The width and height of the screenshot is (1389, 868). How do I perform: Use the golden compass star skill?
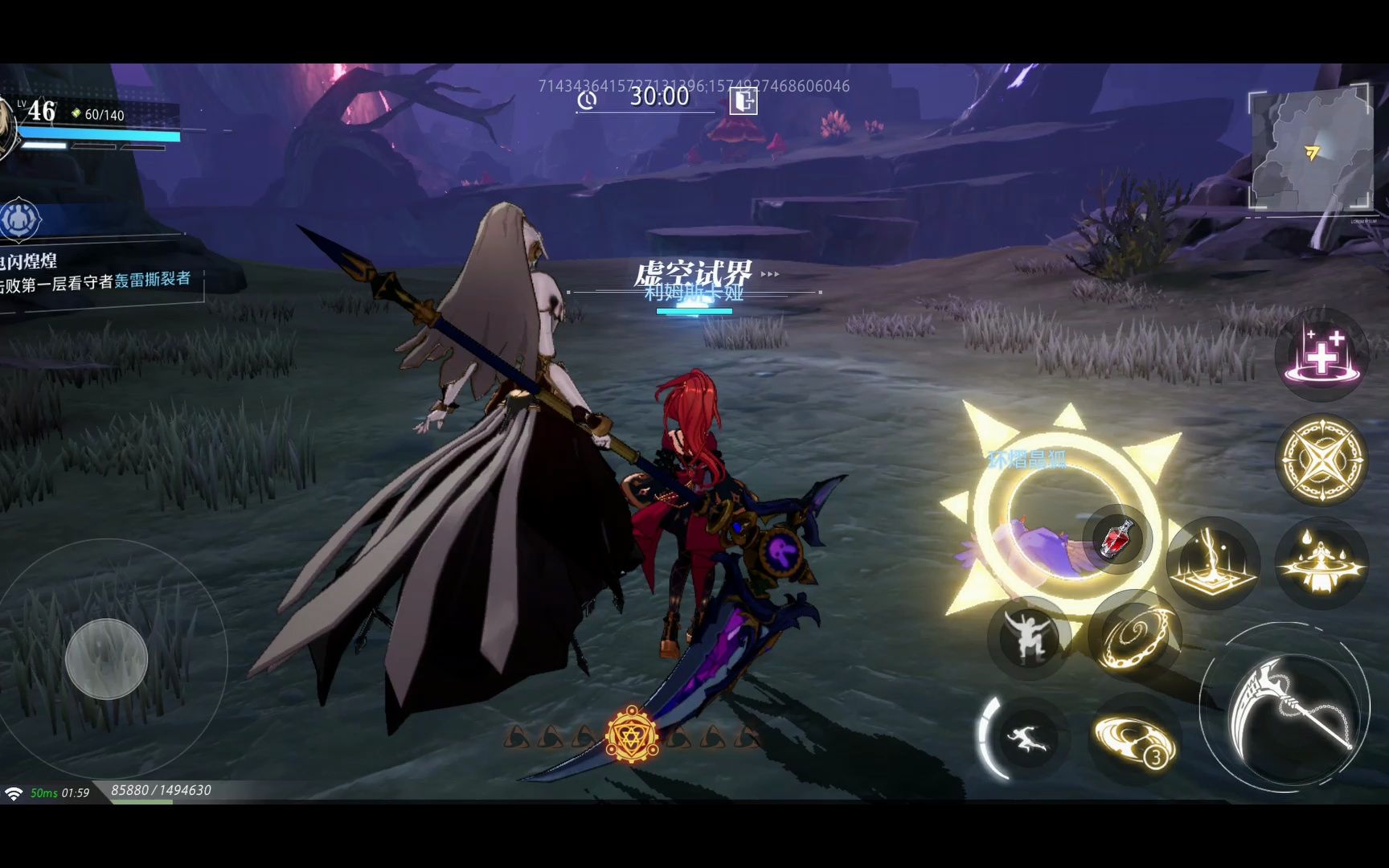click(x=1321, y=459)
